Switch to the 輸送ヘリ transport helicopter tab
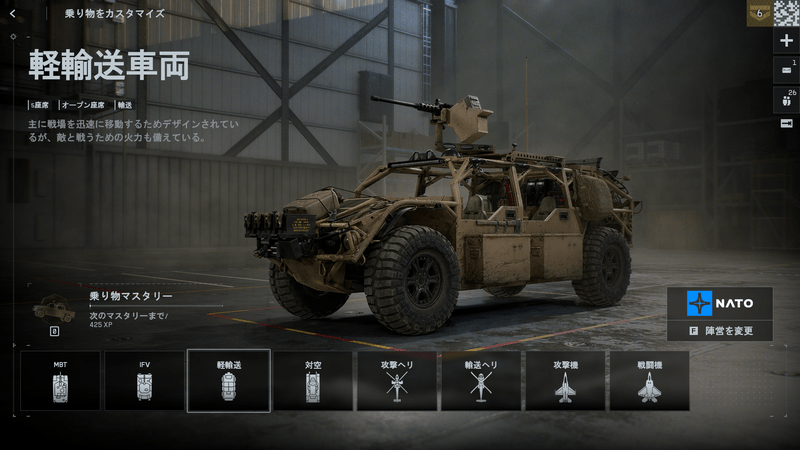This screenshot has height=450, width=800. tap(481, 380)
